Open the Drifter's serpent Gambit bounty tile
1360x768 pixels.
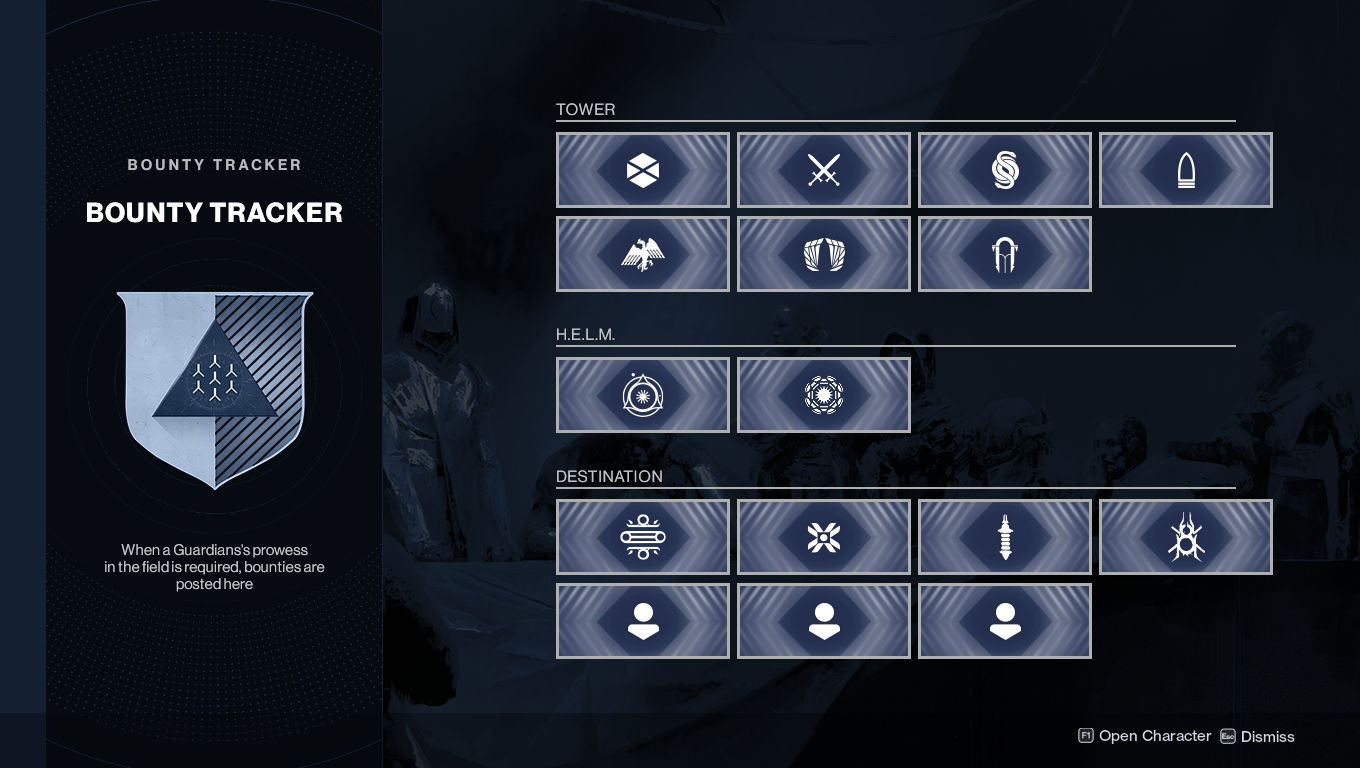pyautogui.click(x=1005, y=170)
